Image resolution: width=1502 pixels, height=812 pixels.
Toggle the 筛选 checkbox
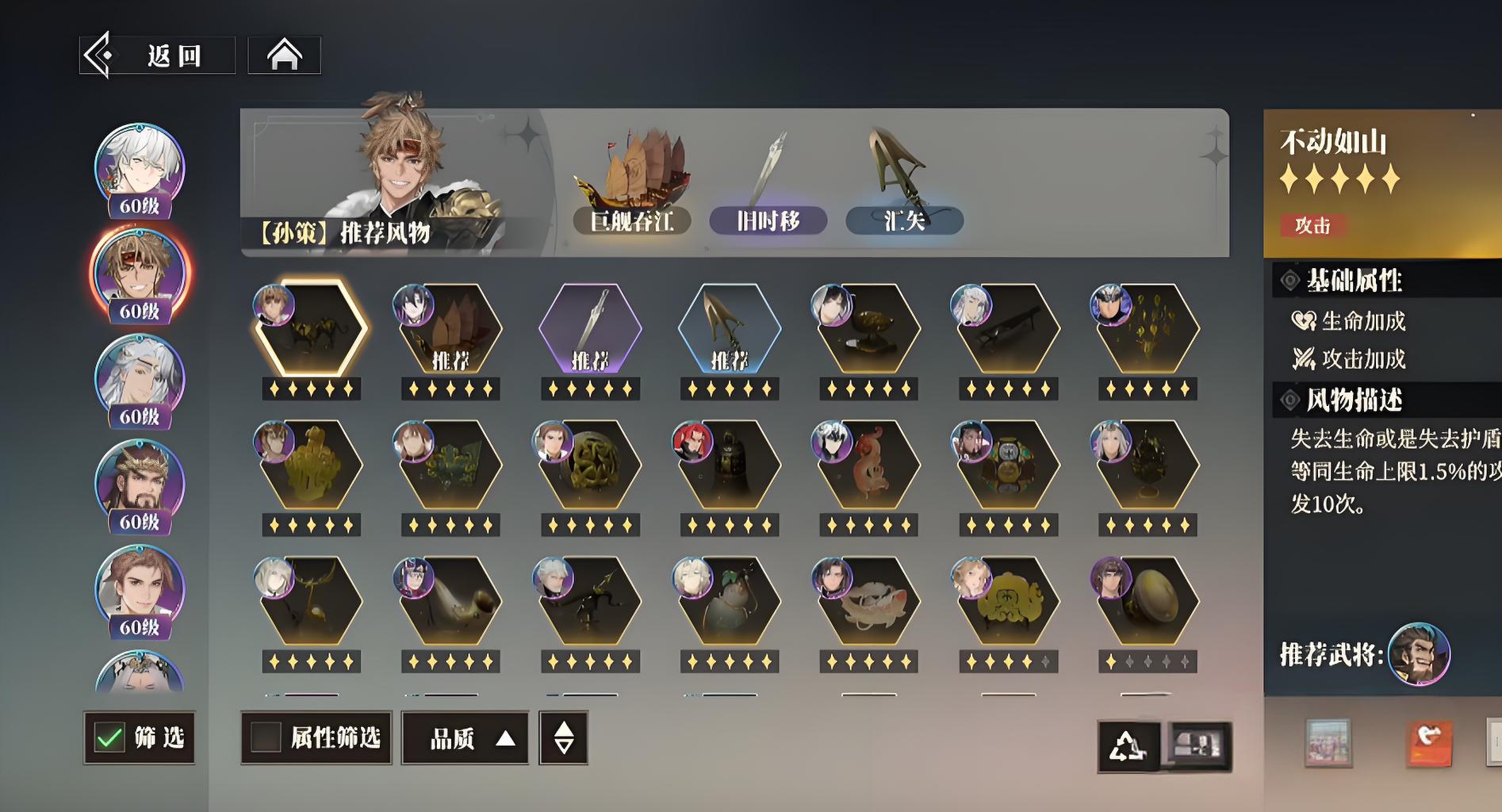tap(109, 737)
